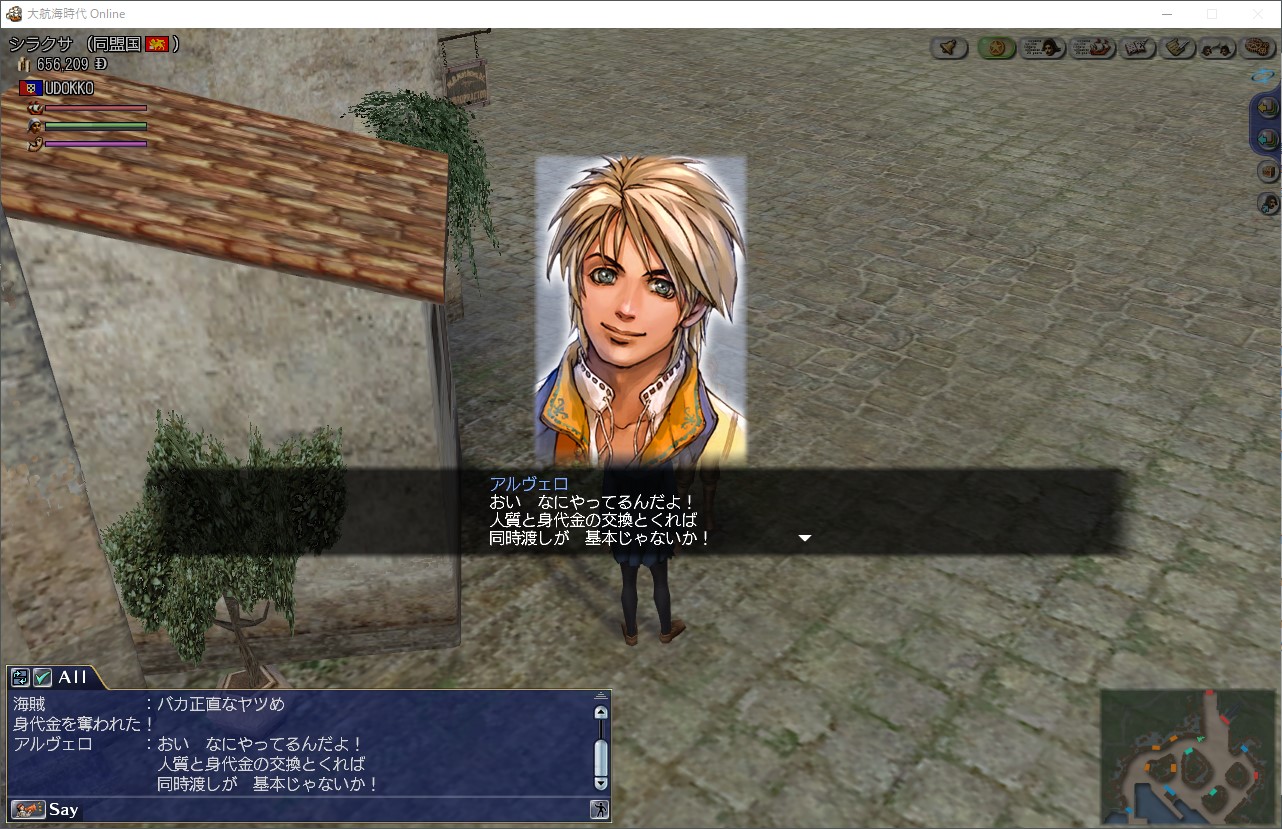Advance the dialogue with the white arrow
This screenshot has height=829, width=1282.
coord(804,538)
